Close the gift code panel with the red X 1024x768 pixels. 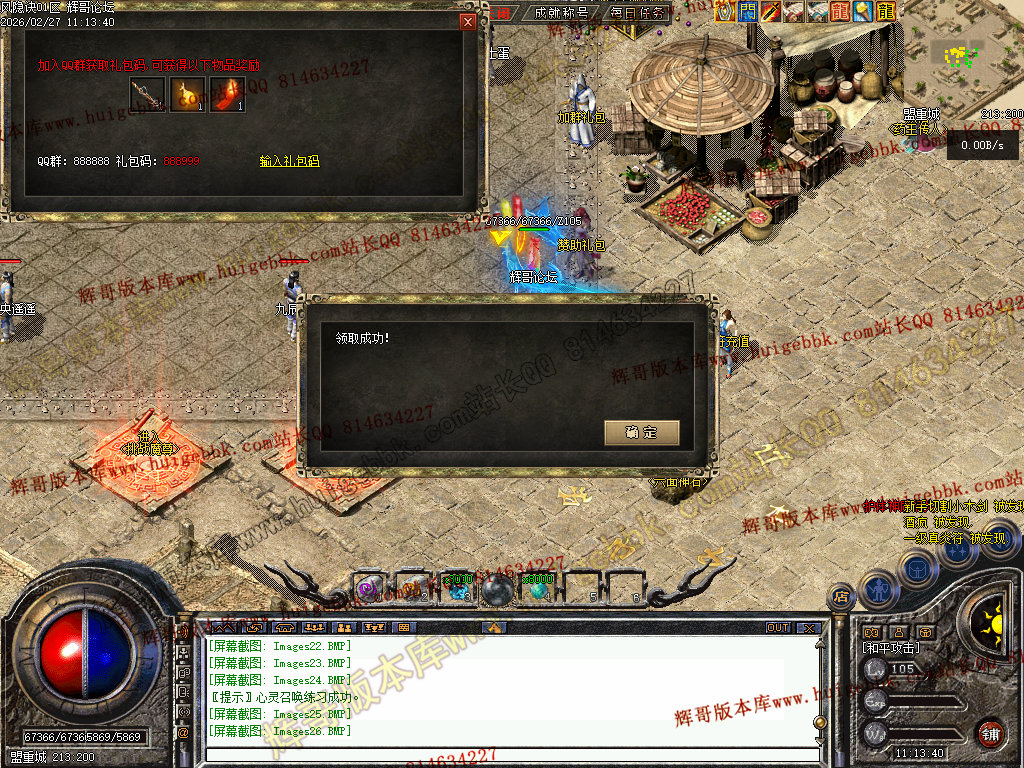pos(467,22)
